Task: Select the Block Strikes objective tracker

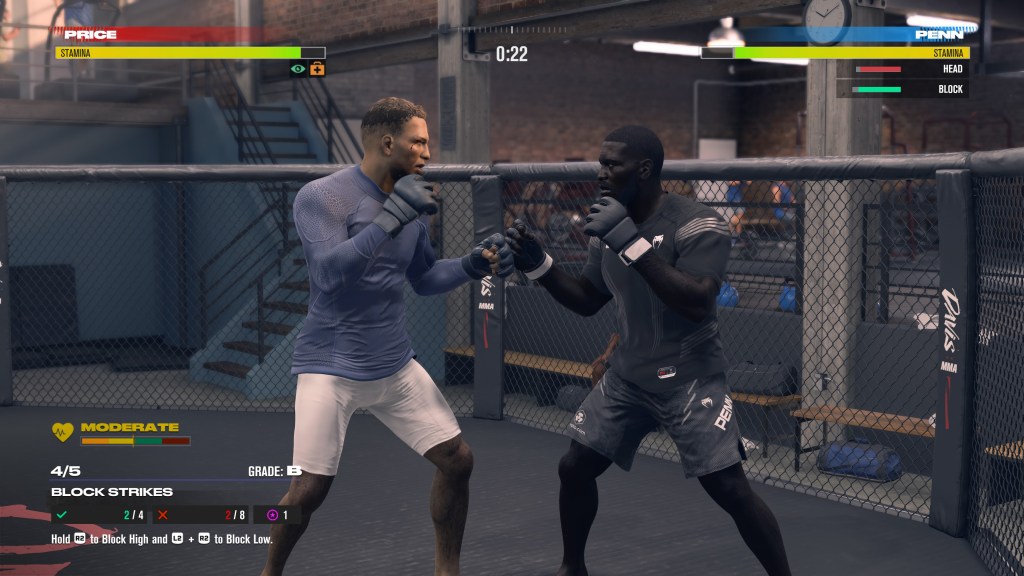Action: [112, 492]
